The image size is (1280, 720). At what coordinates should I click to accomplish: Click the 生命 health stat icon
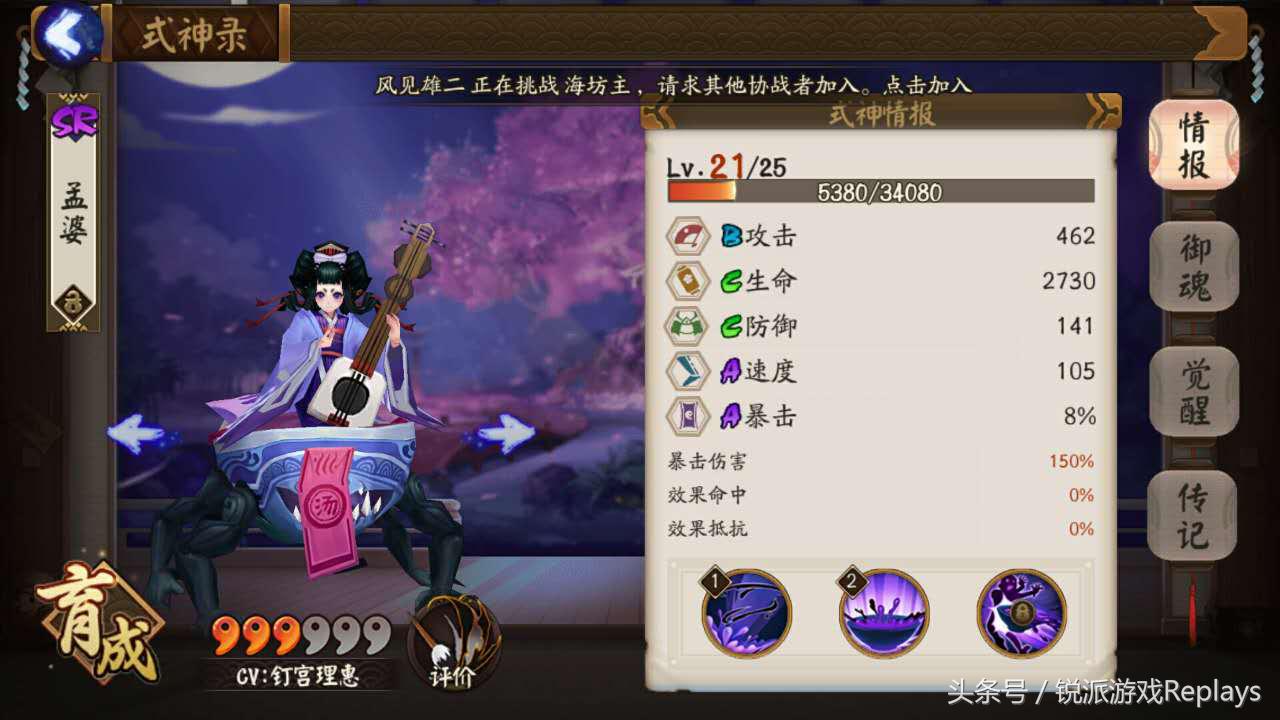click(686, 281)
